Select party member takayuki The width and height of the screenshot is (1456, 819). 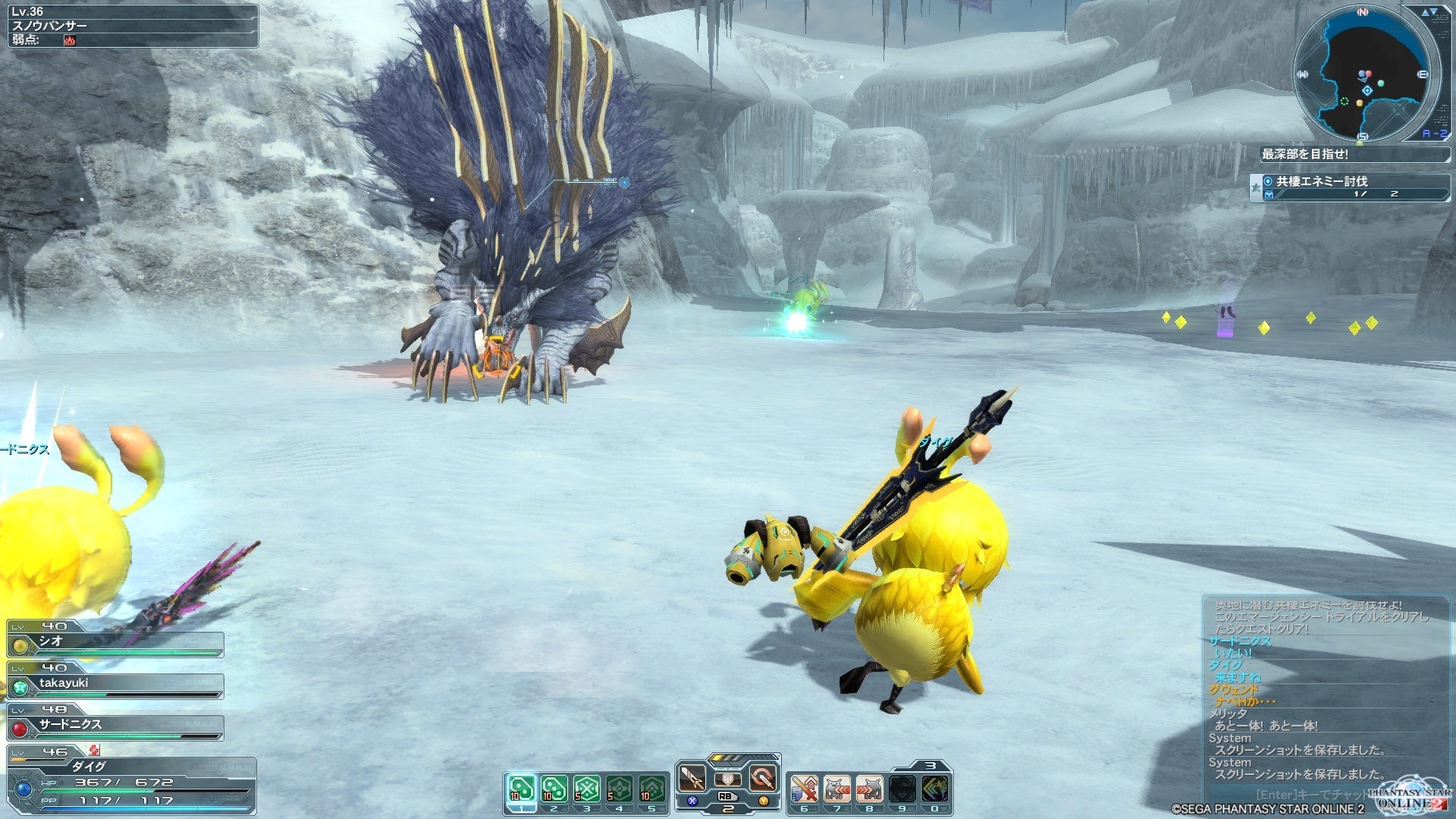click(115, 684)
